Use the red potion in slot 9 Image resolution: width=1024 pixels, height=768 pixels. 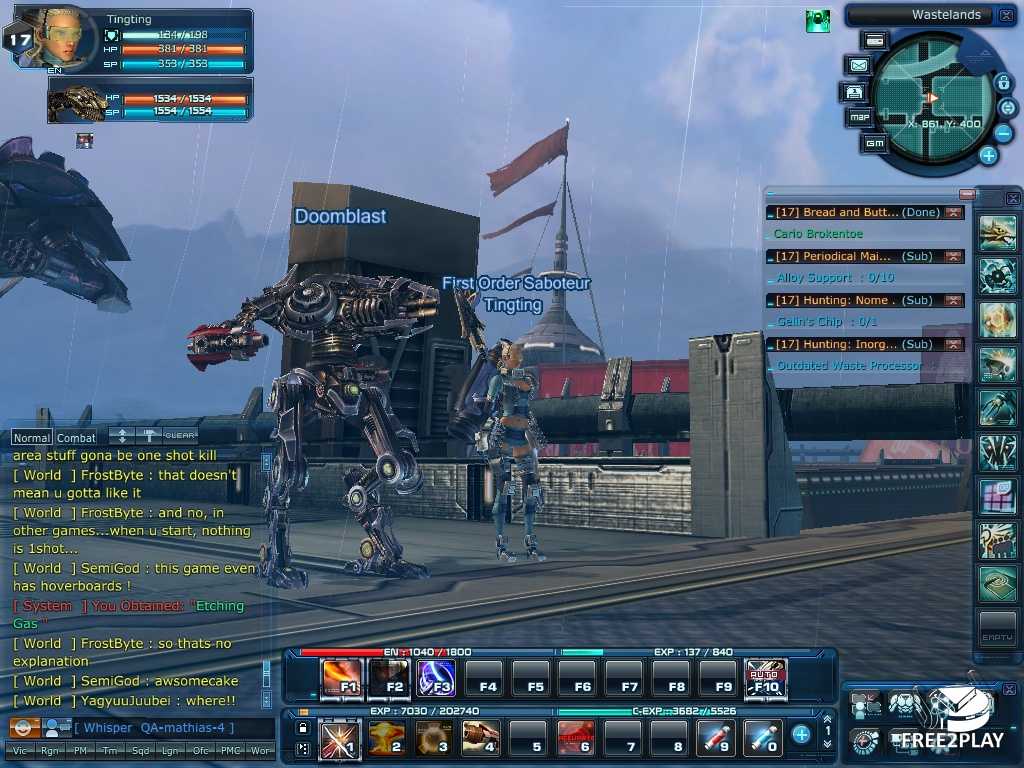pos(716,738)
